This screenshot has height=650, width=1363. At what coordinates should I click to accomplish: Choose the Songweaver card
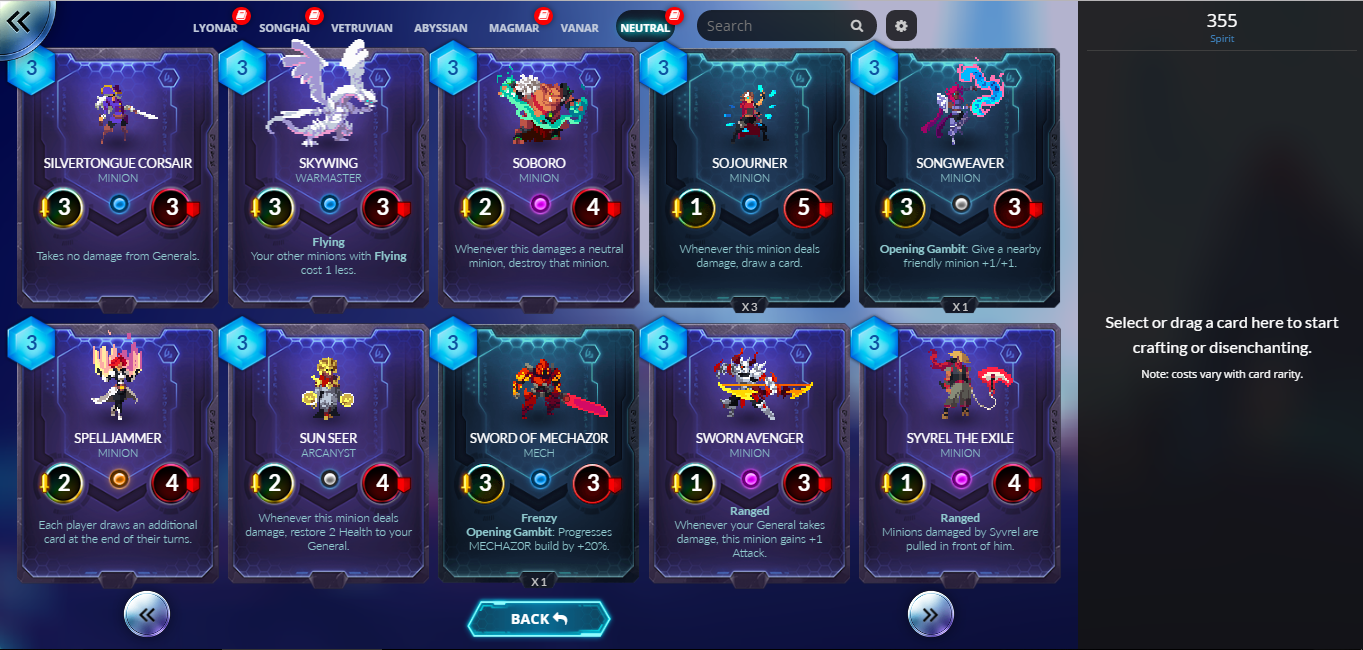[960, 180]
